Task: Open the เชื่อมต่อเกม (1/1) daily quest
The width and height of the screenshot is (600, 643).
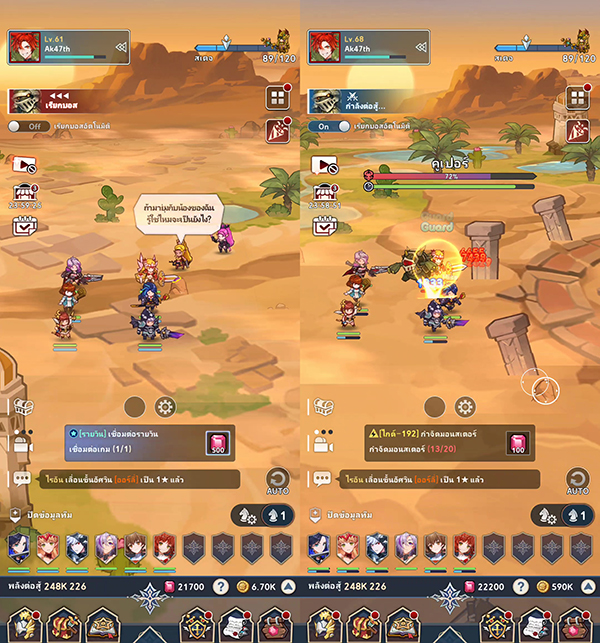Action: click(130, 444)
